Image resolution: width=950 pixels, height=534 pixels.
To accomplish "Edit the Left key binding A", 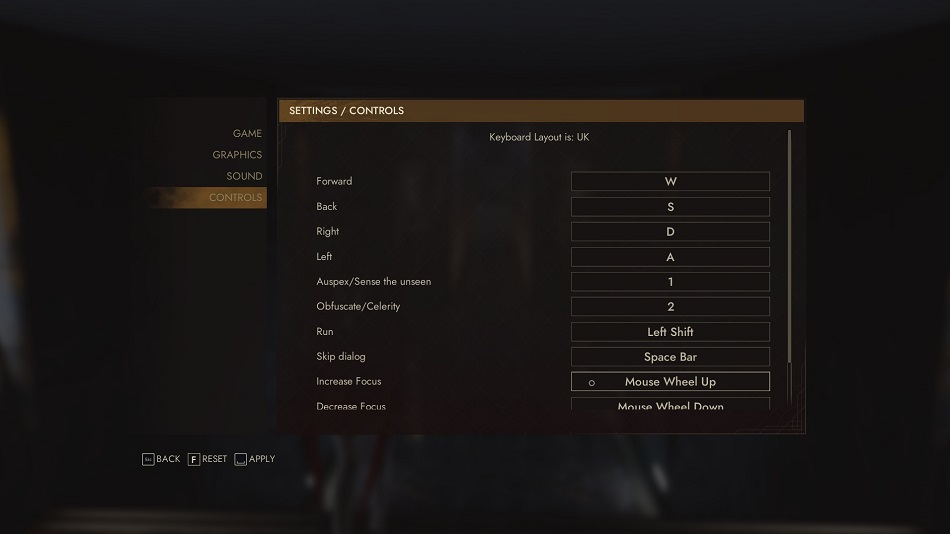I will tap(670, 257).
